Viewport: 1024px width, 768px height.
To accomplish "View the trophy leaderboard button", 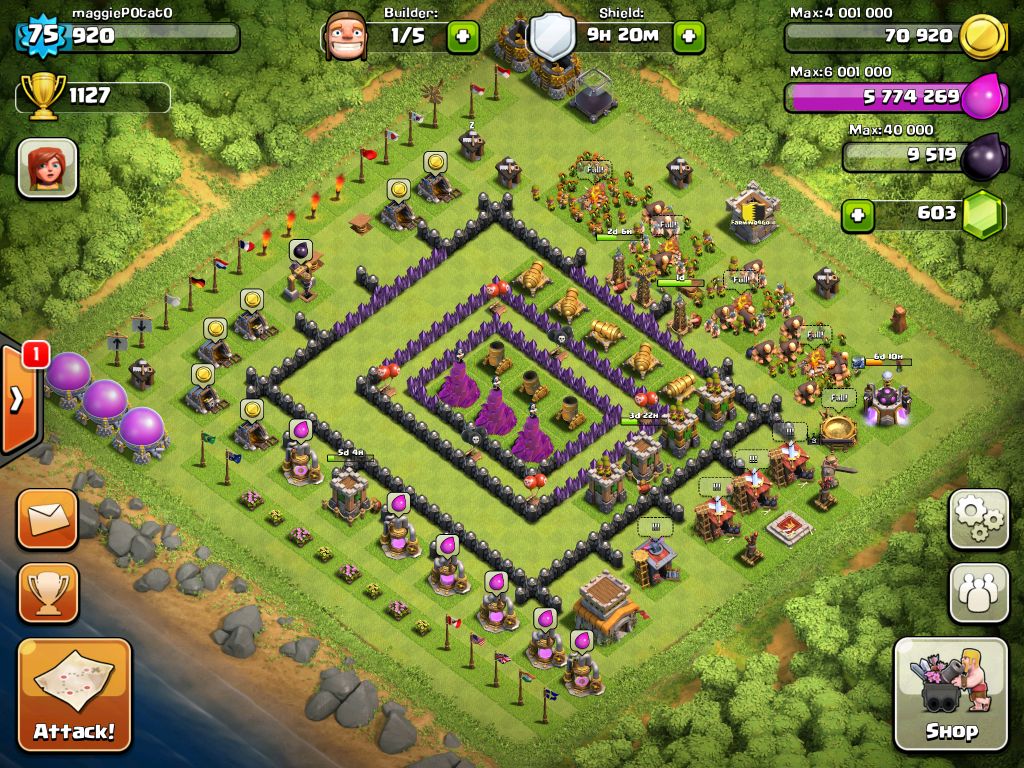I will (47, 593).
